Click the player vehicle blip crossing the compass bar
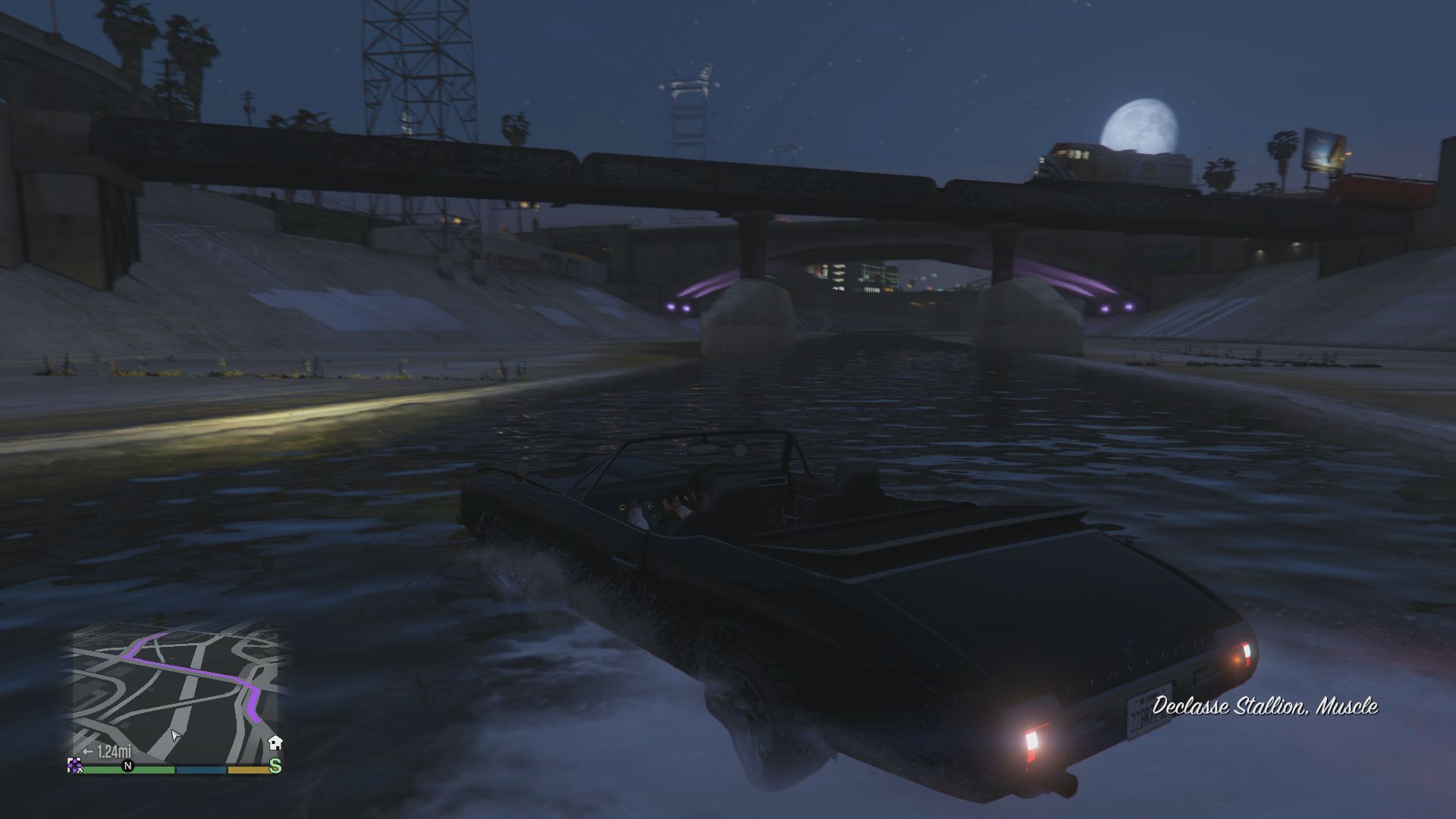Screen dimensions: 1456x819 click(75, 767)
